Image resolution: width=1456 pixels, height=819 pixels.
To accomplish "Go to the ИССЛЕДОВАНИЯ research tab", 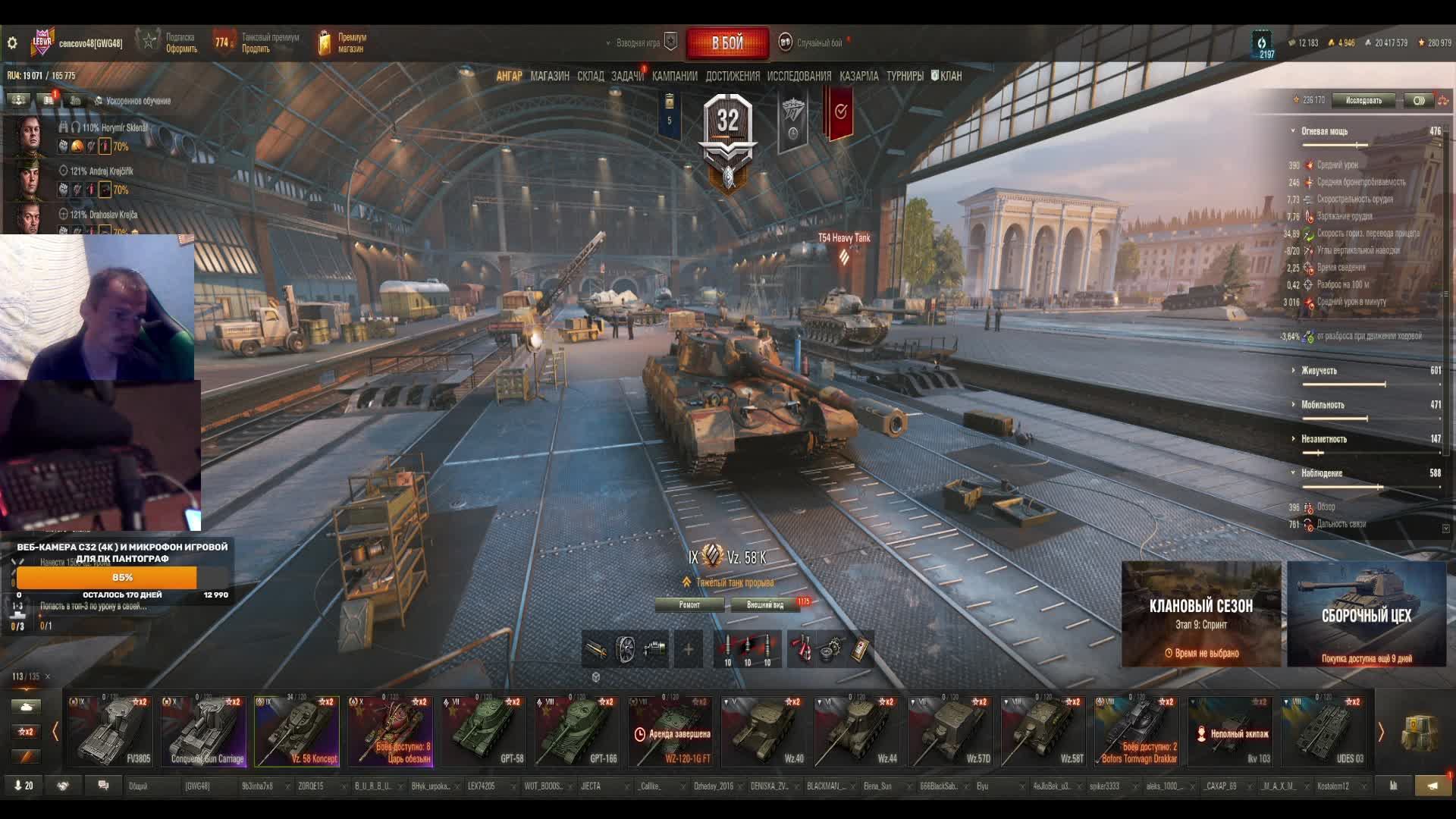I will pyautogui.click(x=799, y=76).
